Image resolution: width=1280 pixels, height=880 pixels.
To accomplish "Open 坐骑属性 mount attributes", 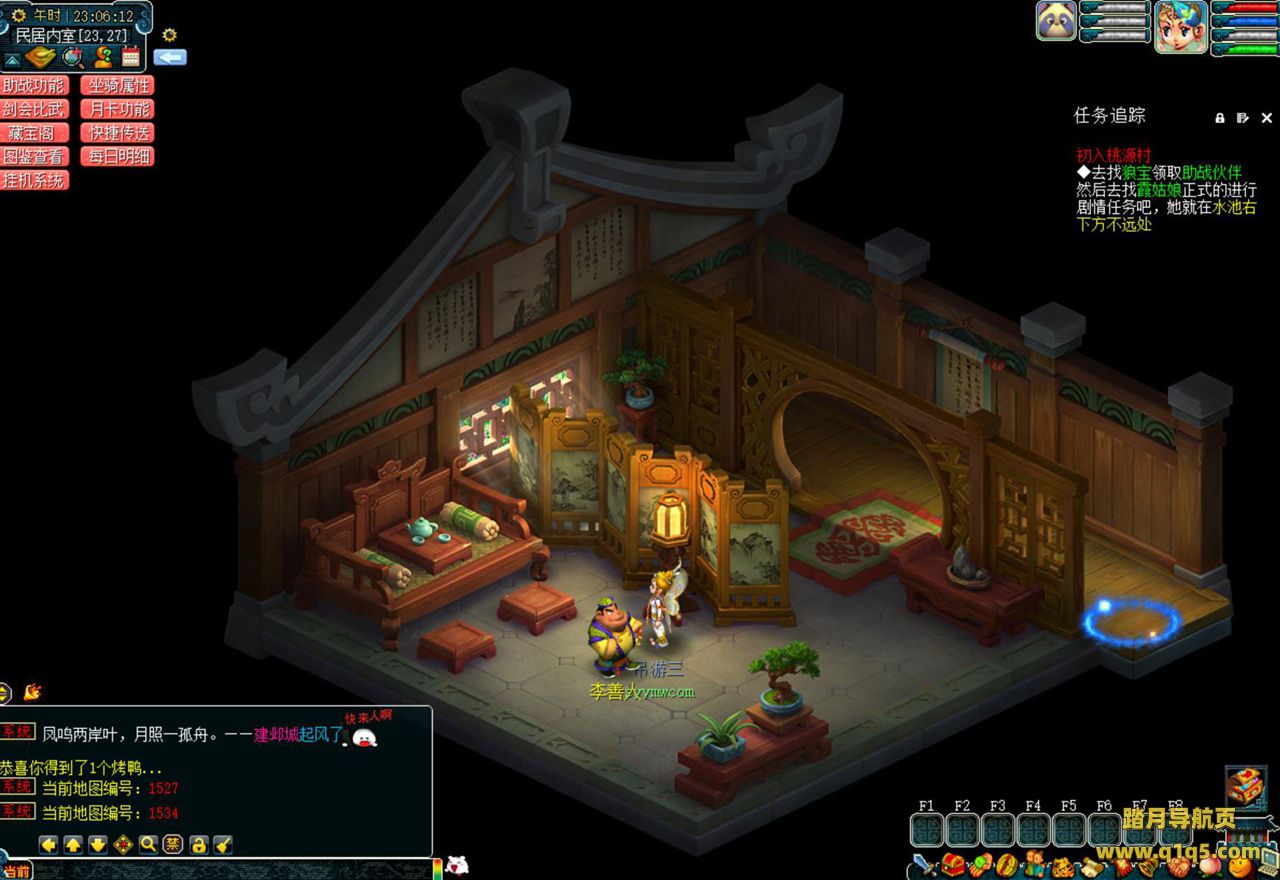I will (118, 86).
